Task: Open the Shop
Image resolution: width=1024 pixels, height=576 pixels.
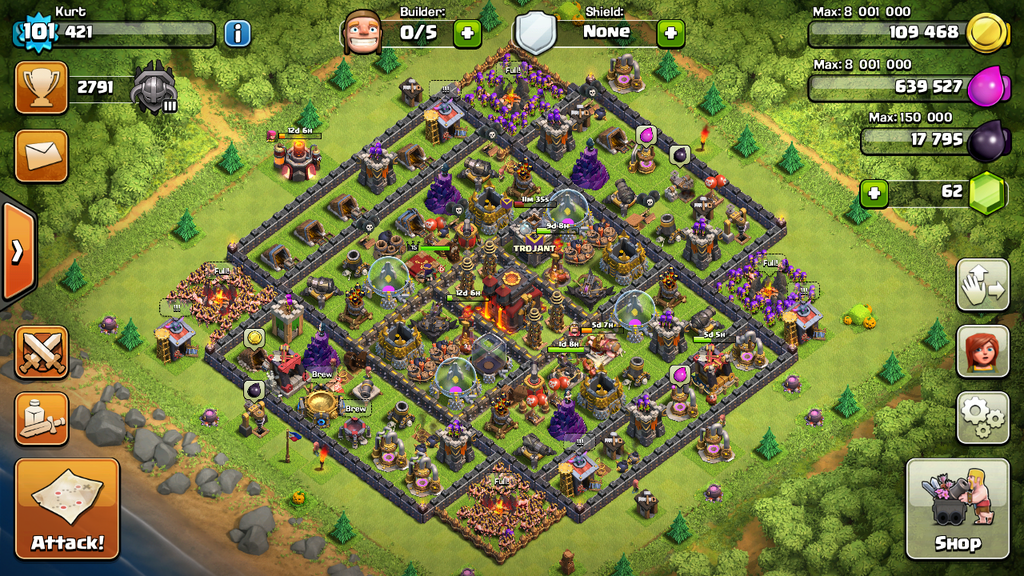Action: coord(957,508)
